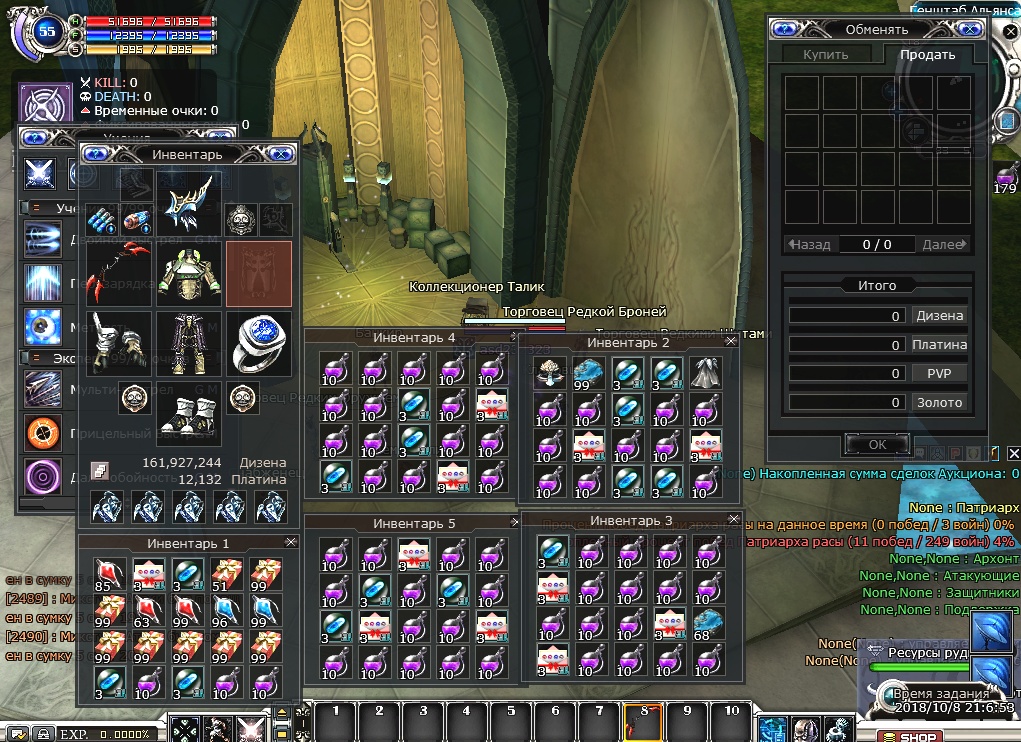
Task: Activate hotbar slot 8
Action: [x=641, y=713]
